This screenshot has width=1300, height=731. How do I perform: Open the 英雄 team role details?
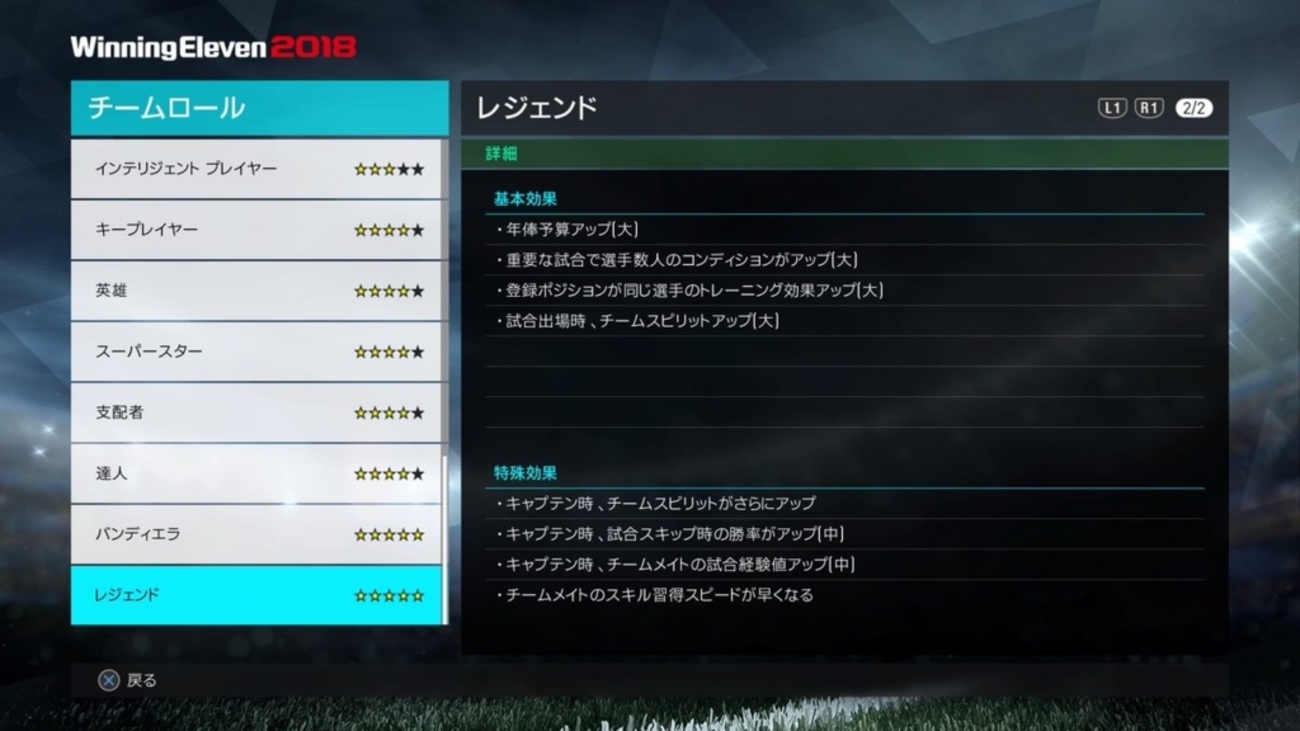point(258,291)
